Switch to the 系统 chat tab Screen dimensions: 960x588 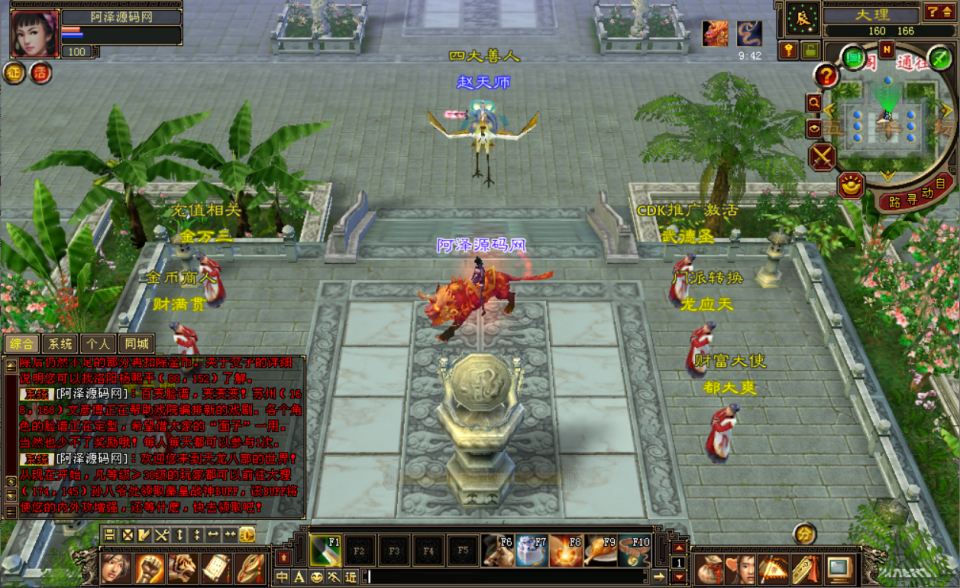click(x=60, y=343)
